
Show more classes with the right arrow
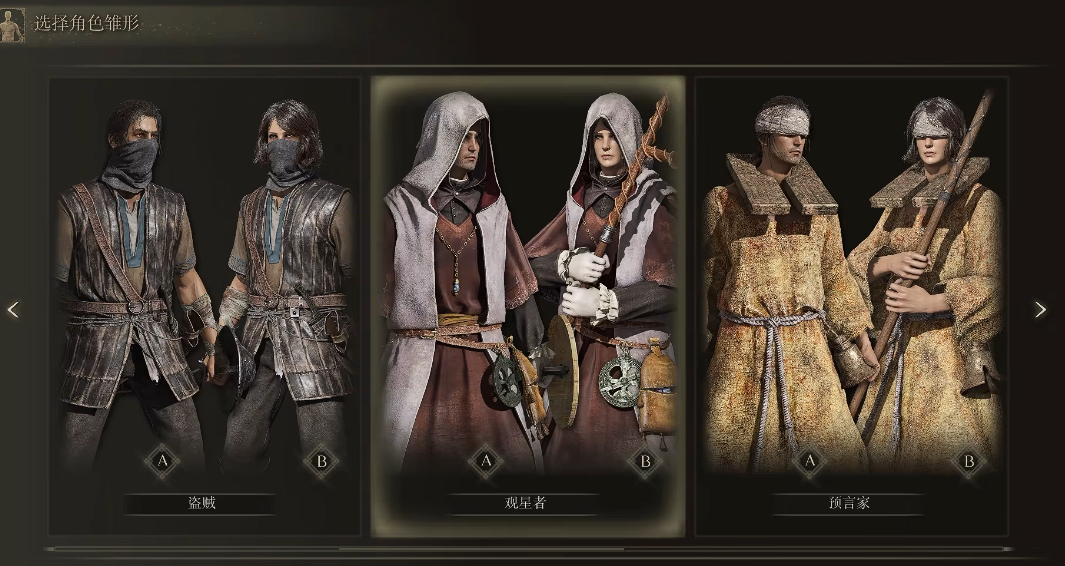click(1040, 310)
